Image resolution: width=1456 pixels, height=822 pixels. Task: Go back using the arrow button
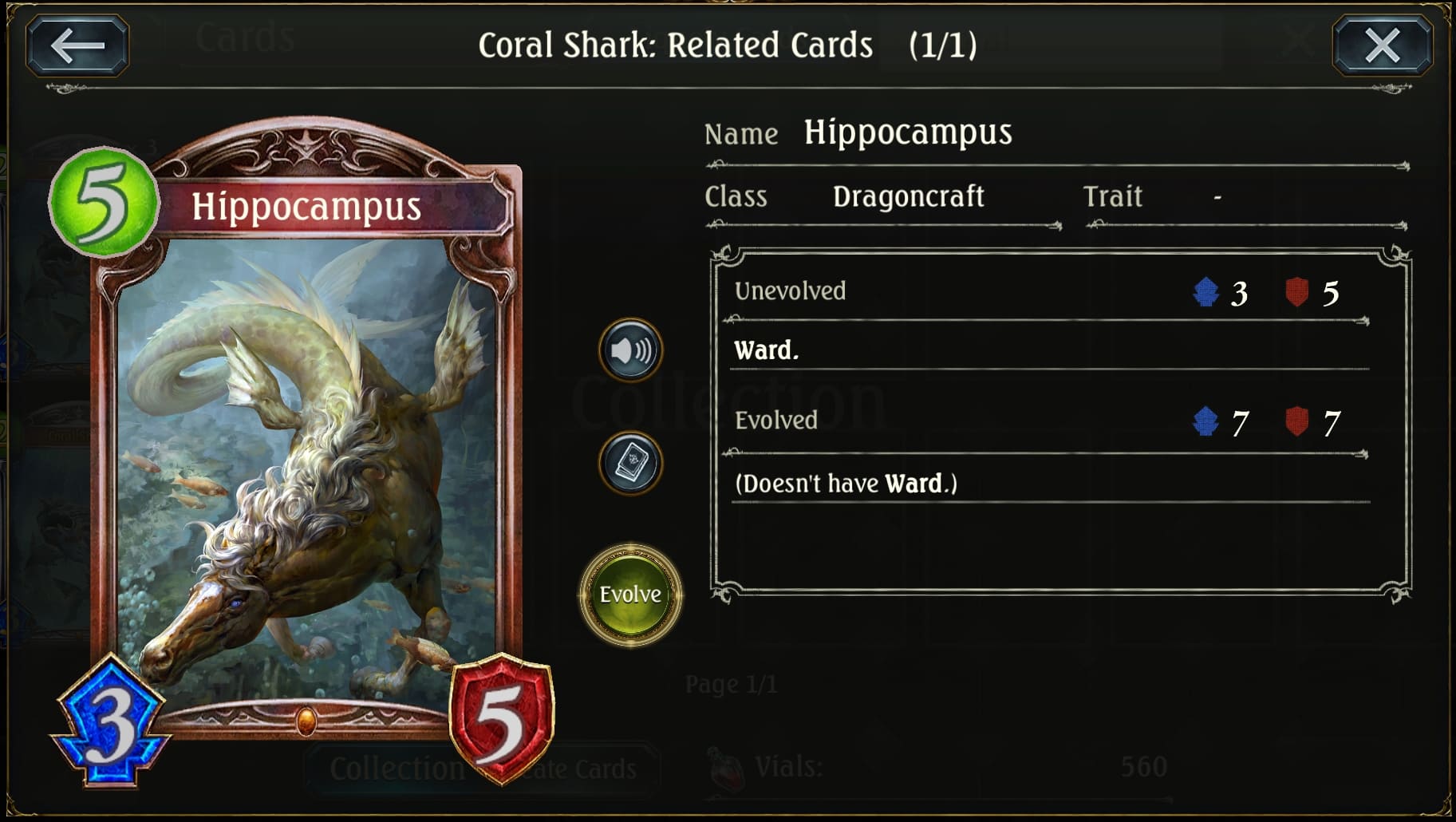coord(77,45)
